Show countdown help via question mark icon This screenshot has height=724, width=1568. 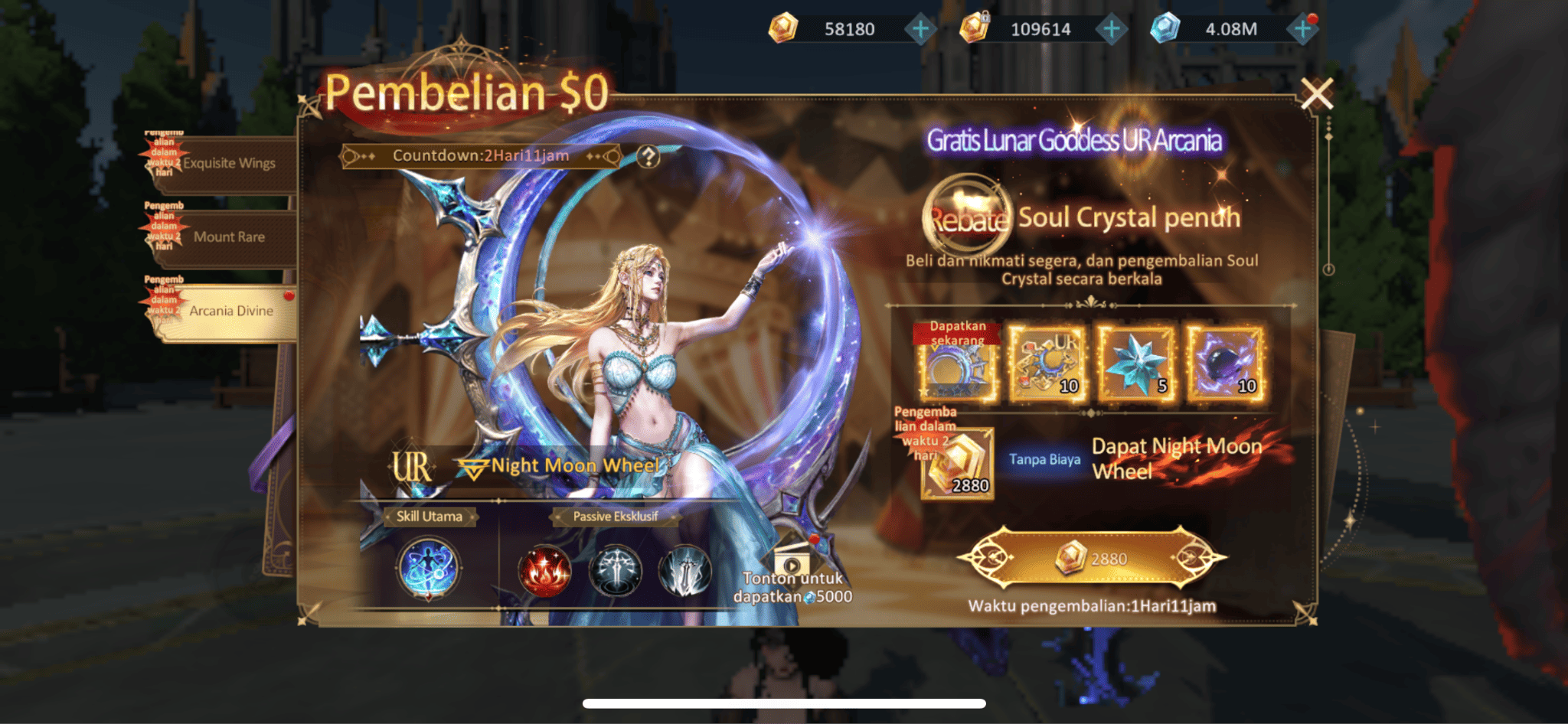click(648, 157)
